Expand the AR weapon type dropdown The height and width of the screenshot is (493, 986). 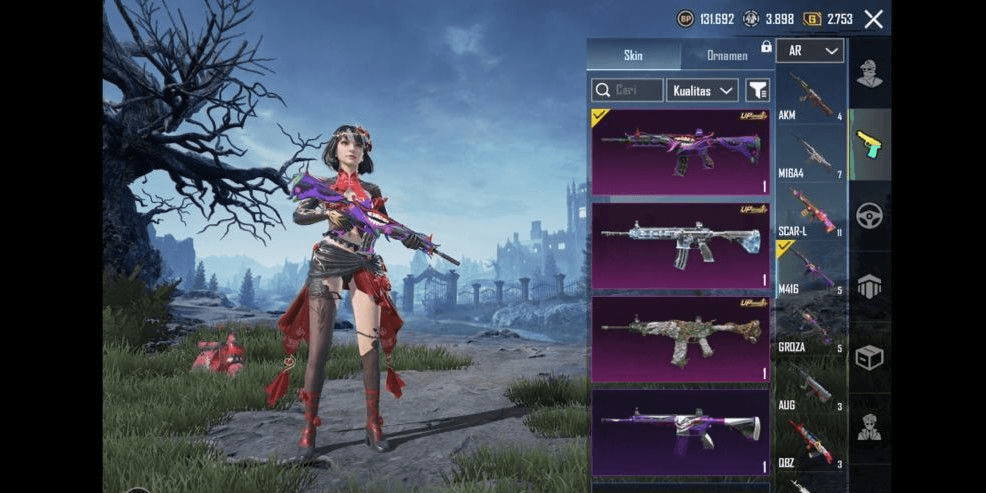point(810,50)
